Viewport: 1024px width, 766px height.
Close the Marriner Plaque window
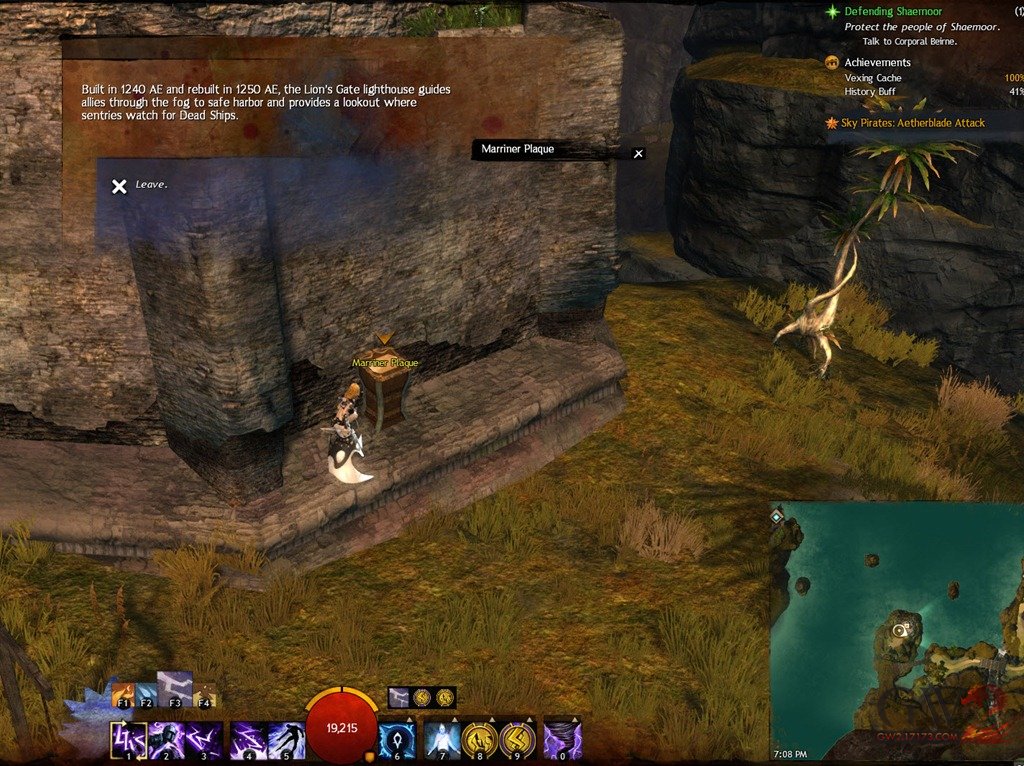[x=639, y=154]
